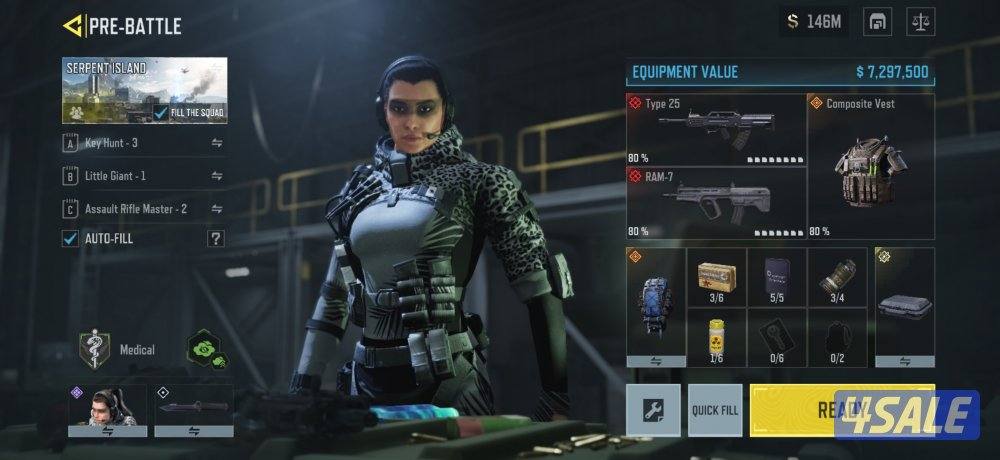Toggle the Fill the Squad checkbox
This screenshot has width=1000, height=460.
click(161, 113)
